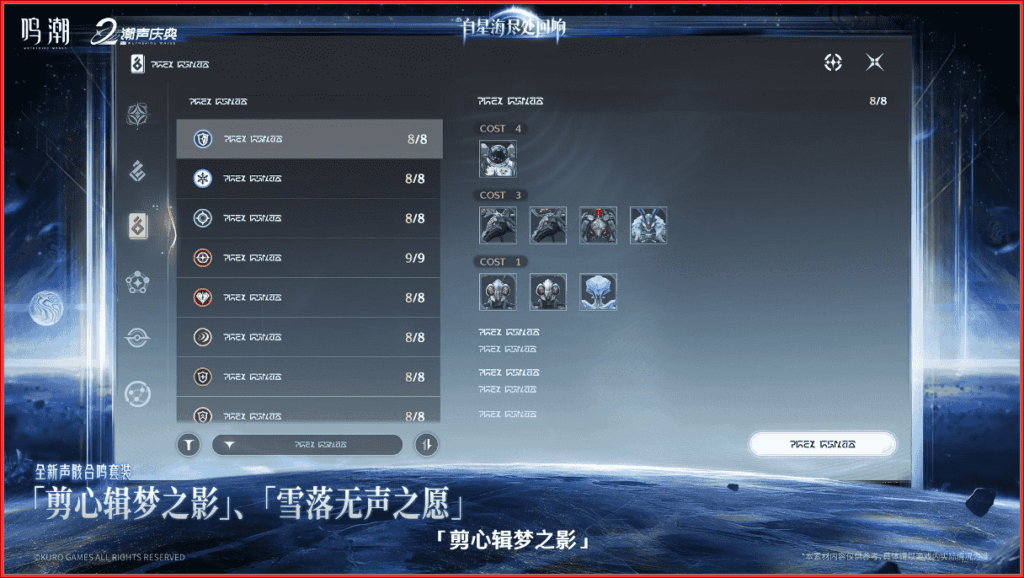Open the wide dropdown bar below the set list
Viewport: 1024px width, 578px height.
307,445
